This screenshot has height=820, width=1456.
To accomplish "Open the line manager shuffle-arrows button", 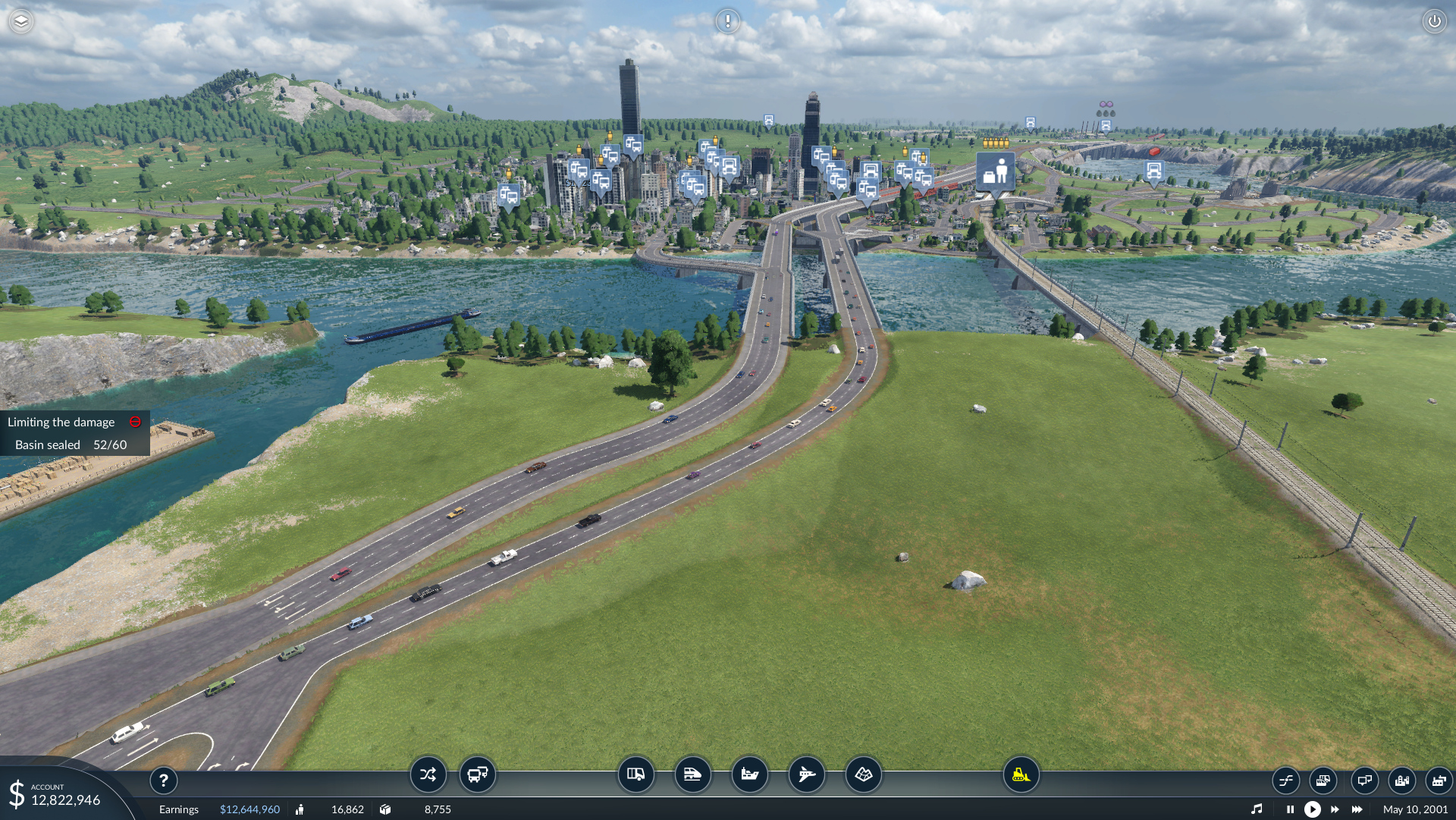I will point(428,774).
